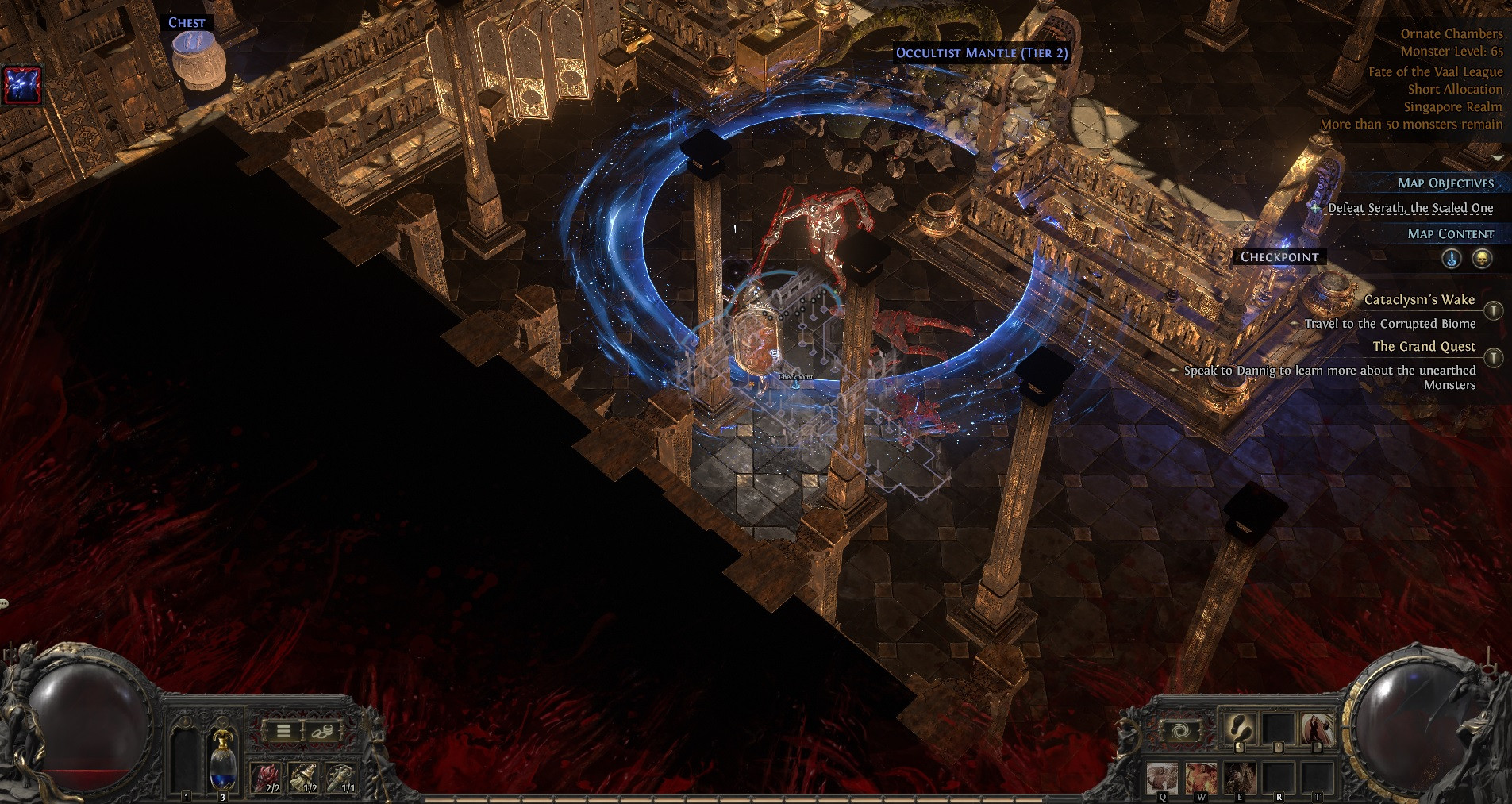The width and height of the screenshot is (1512, 804).
Task: Click the golden skull map content icon
Action: 1482,259
